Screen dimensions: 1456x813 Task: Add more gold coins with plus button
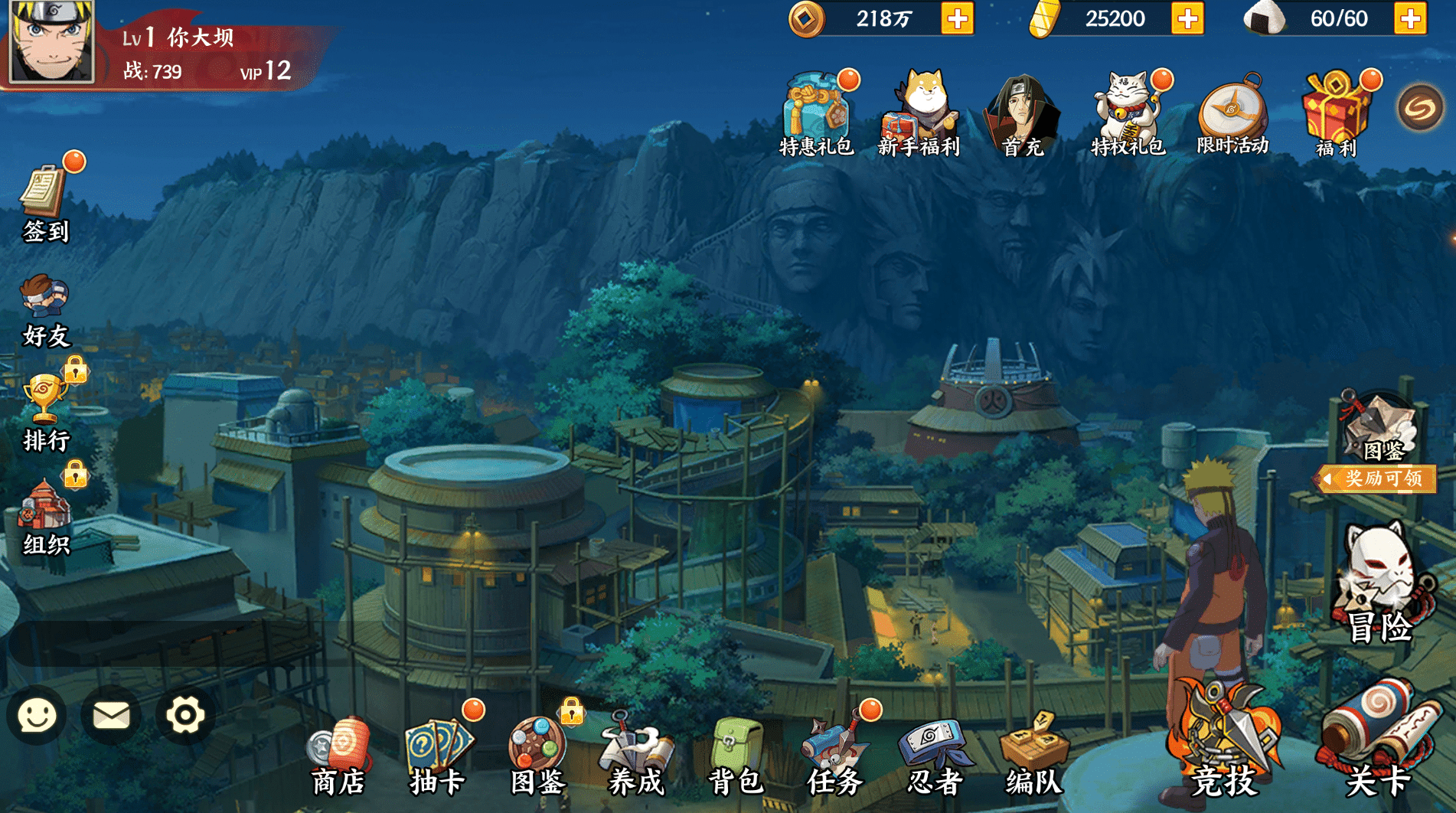pyautogui.click(x=957, y=19)
